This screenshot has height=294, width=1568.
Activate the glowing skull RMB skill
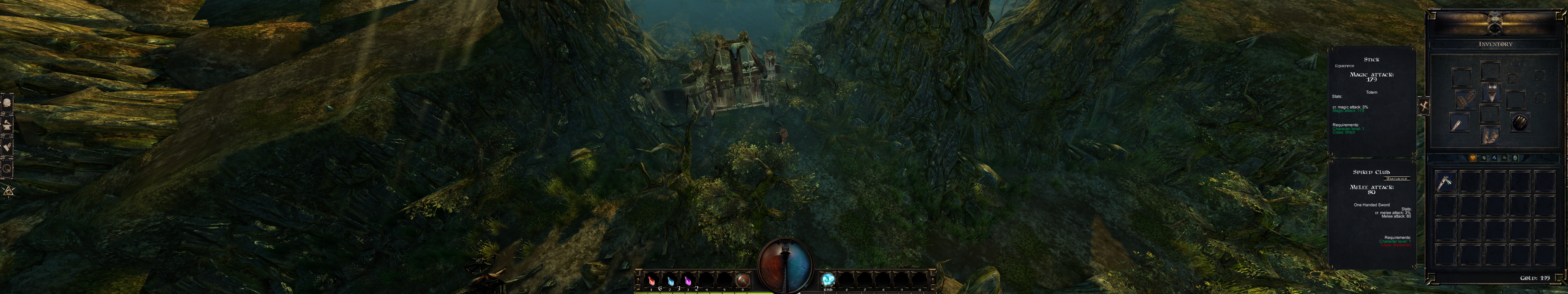828,280
